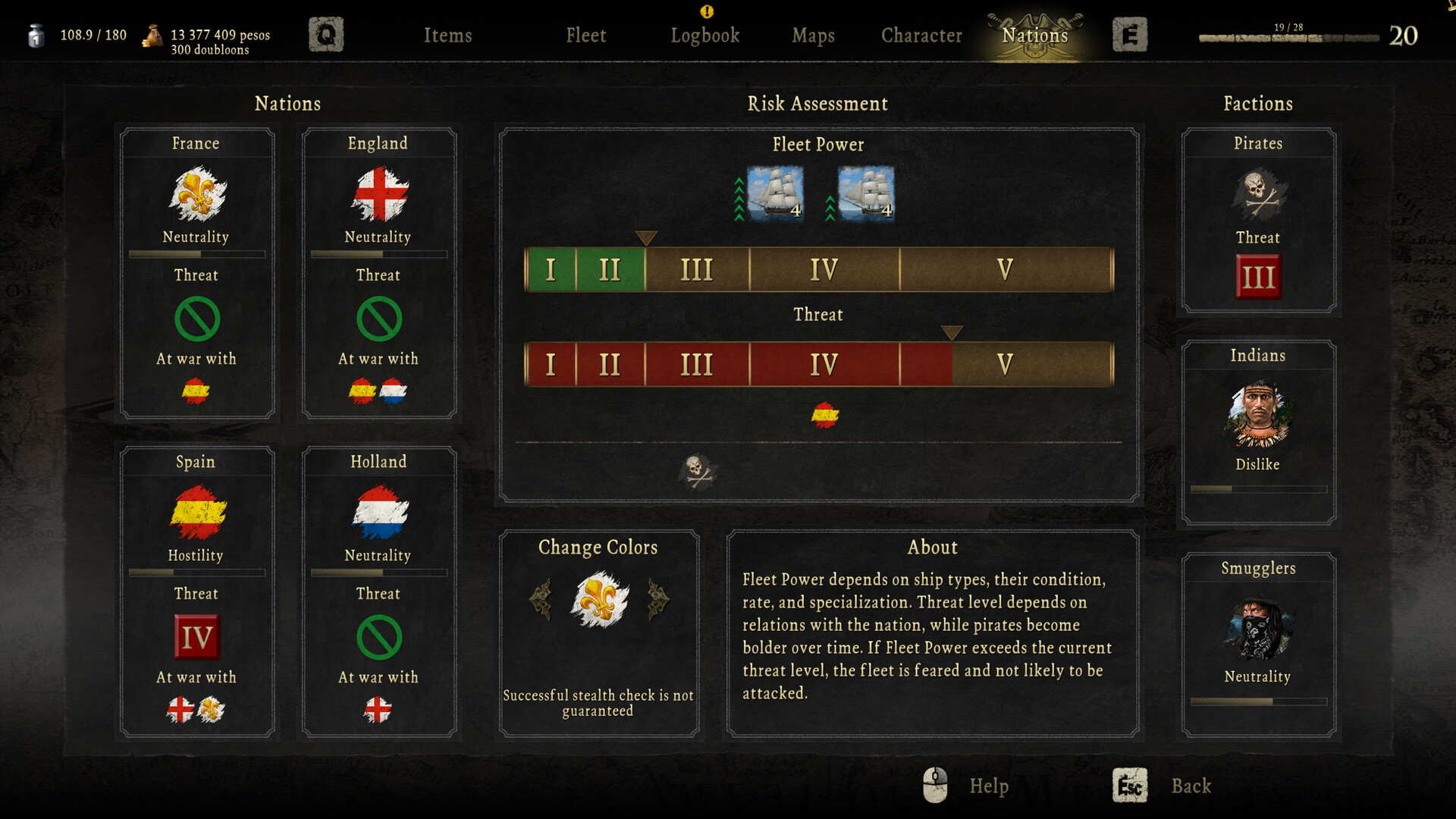This screenshot has width=1456, height=819.
Task: Click the triangle marker above Fleet Power scale
Action: 646,237
